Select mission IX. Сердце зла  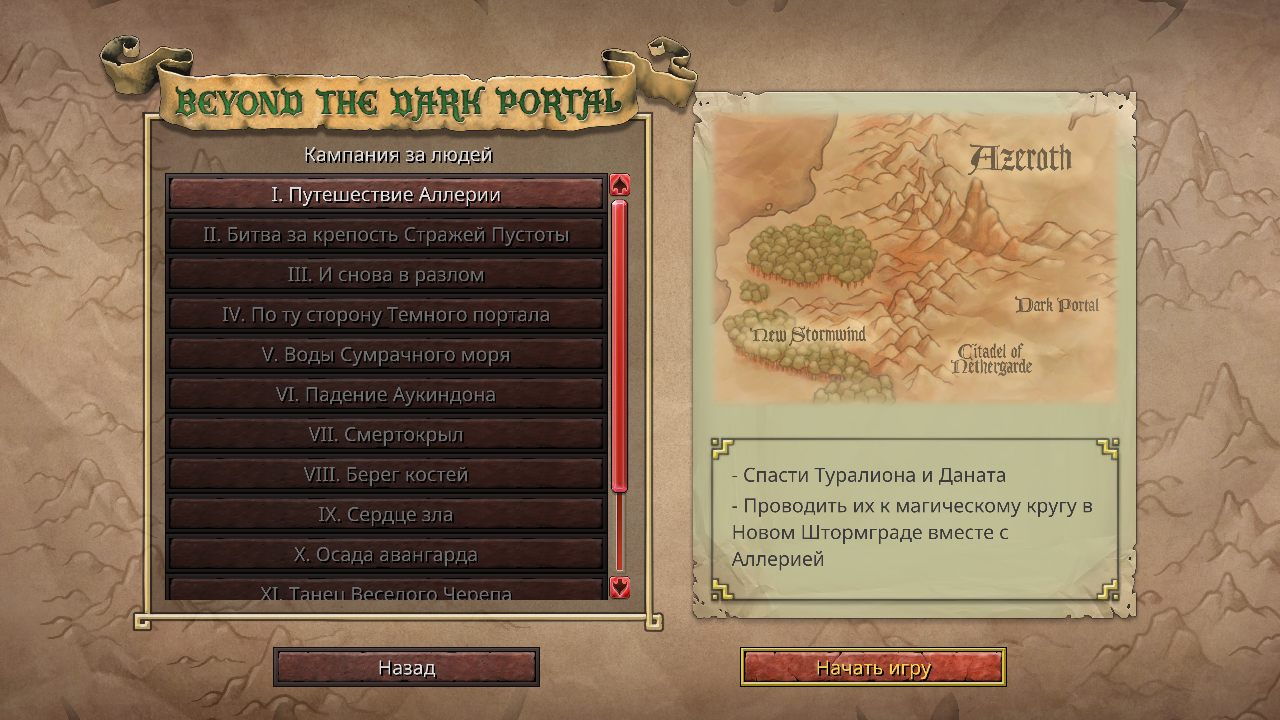tap(385, 514)
